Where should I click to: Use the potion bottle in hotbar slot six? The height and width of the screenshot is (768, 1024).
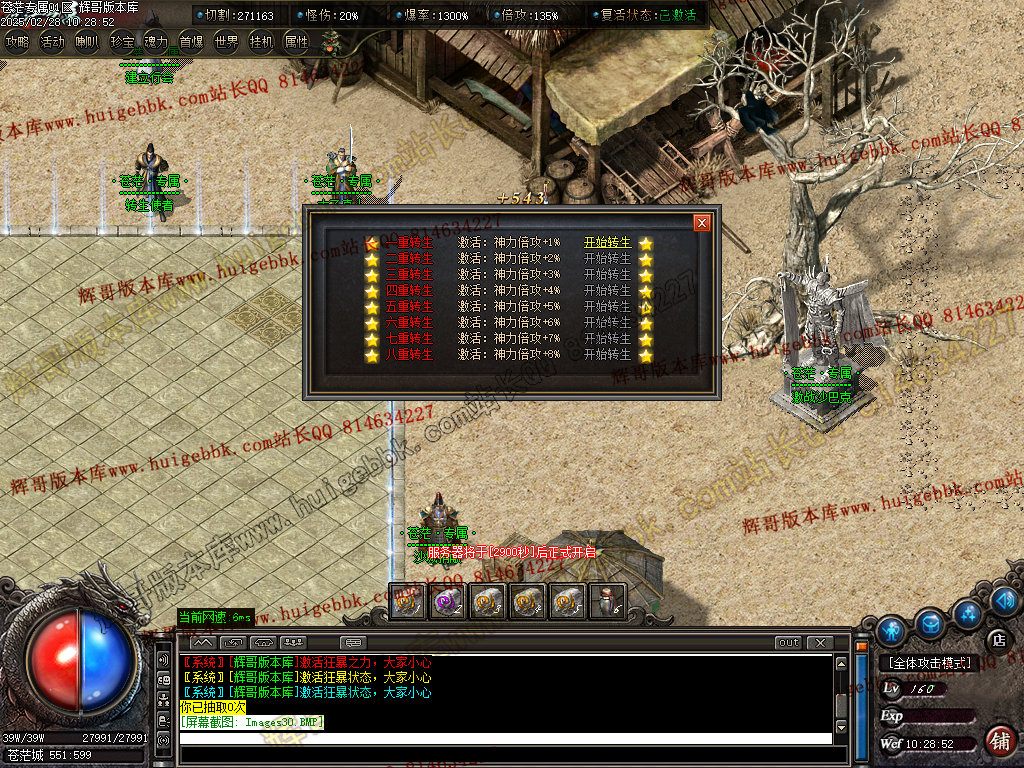click(606, 600)
